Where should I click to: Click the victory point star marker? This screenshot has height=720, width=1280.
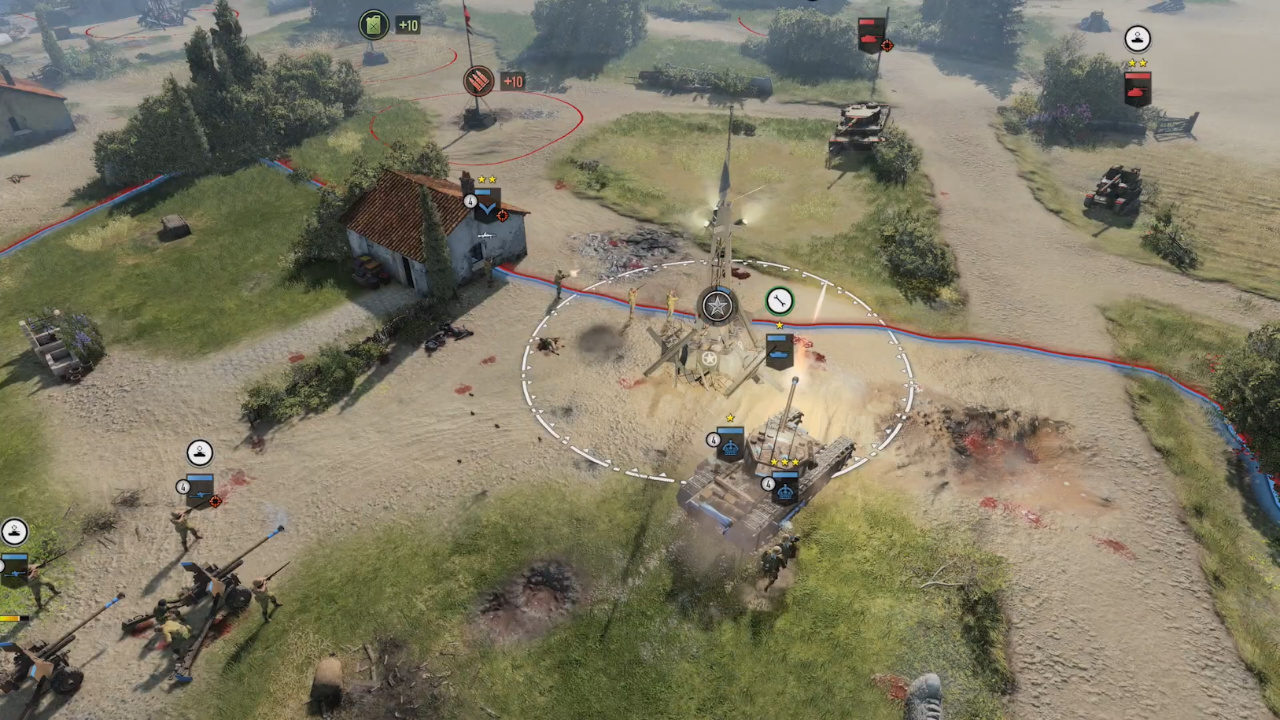[x=717, y=306]
